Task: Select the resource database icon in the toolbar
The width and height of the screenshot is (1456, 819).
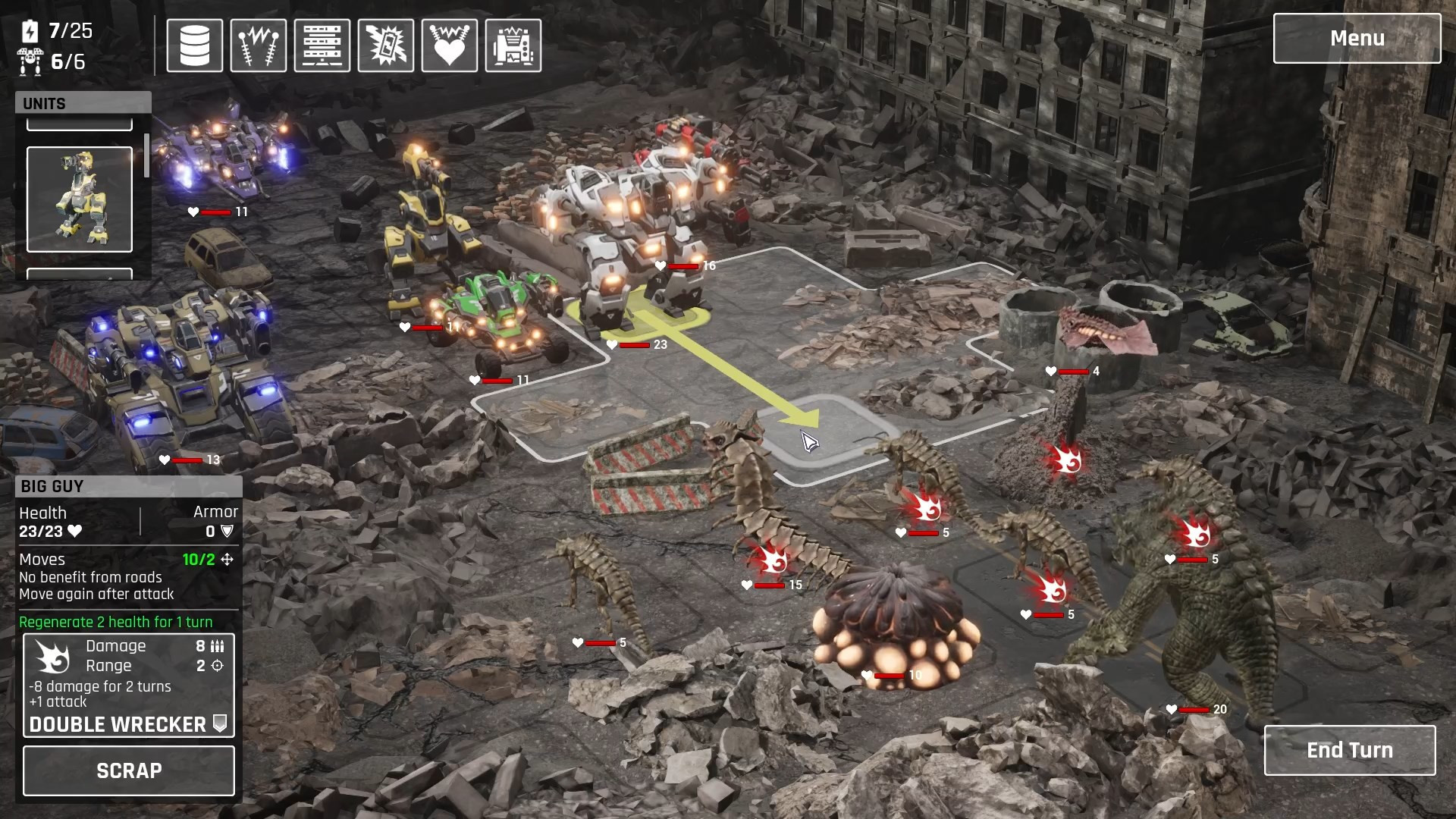Action: pyautogui.click(x=194, y=45)
